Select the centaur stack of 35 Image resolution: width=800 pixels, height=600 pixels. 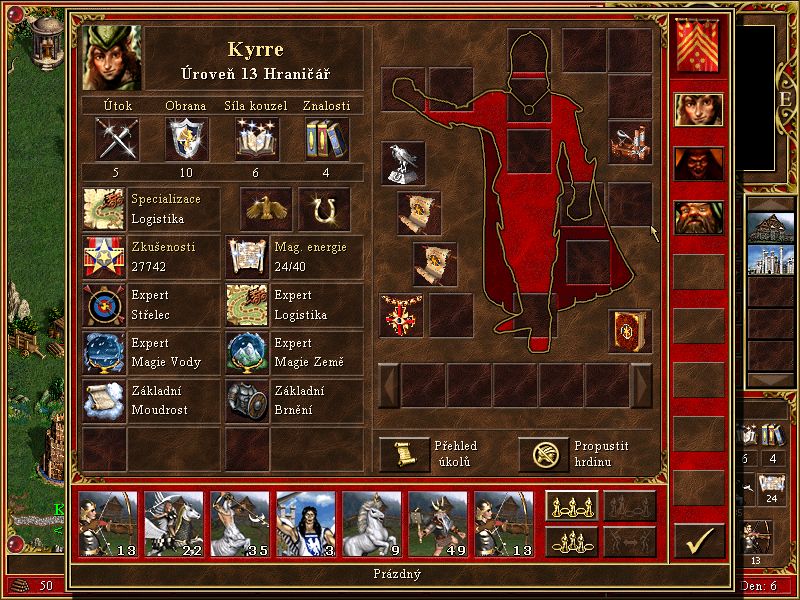point(239,523)
